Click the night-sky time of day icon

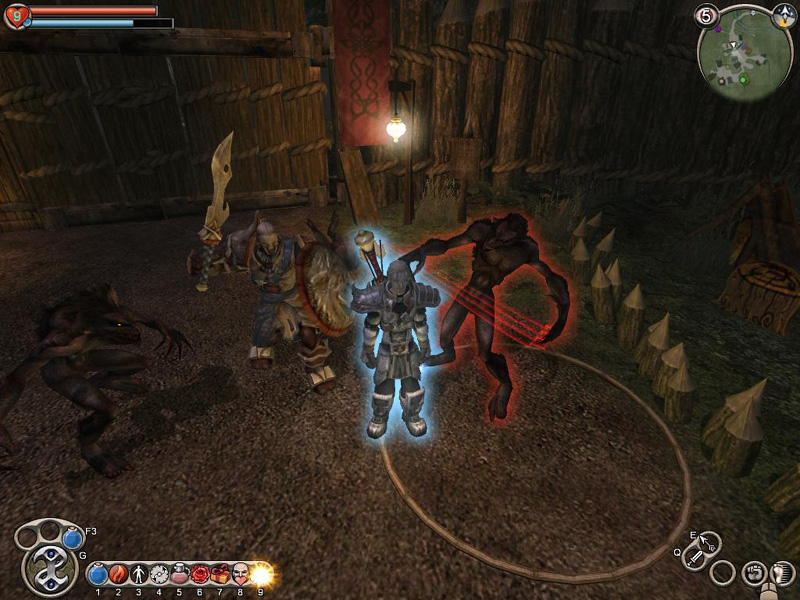click(x=784, y=15)
